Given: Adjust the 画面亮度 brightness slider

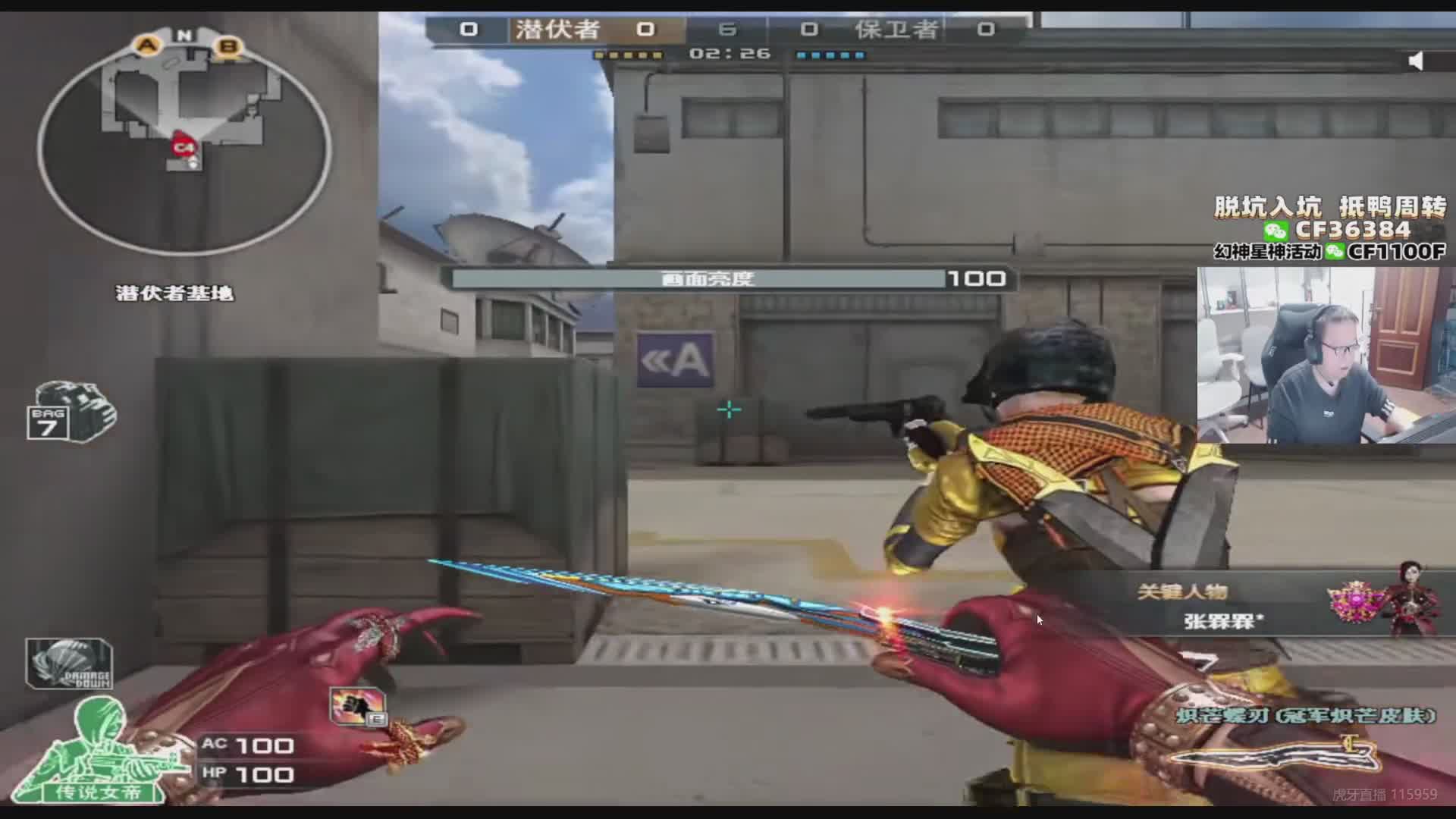Looking at the screenshot, I should [x=698, y=279].
